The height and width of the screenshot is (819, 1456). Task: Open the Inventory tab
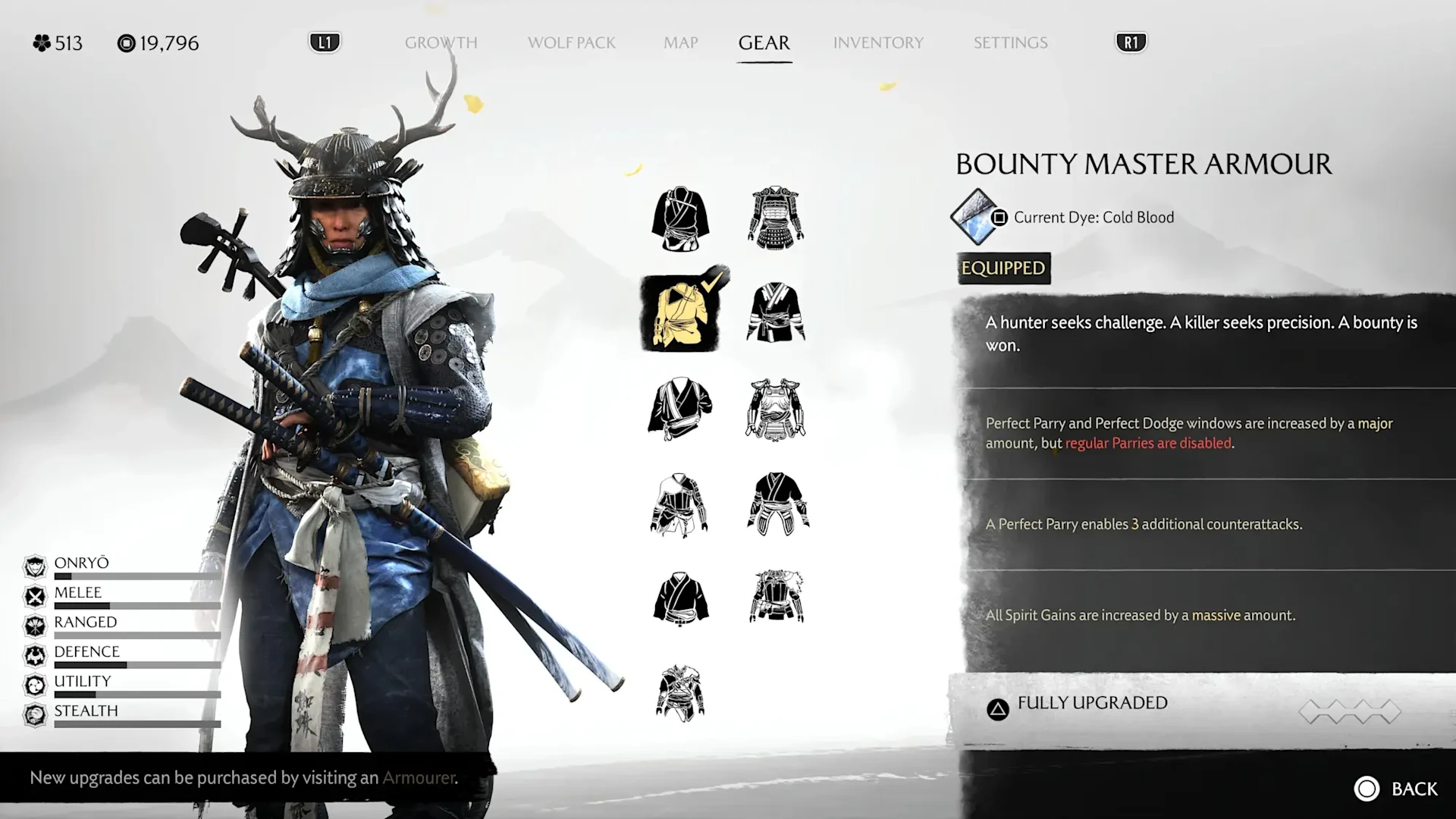pyautogui.click(x=878, y=42)
